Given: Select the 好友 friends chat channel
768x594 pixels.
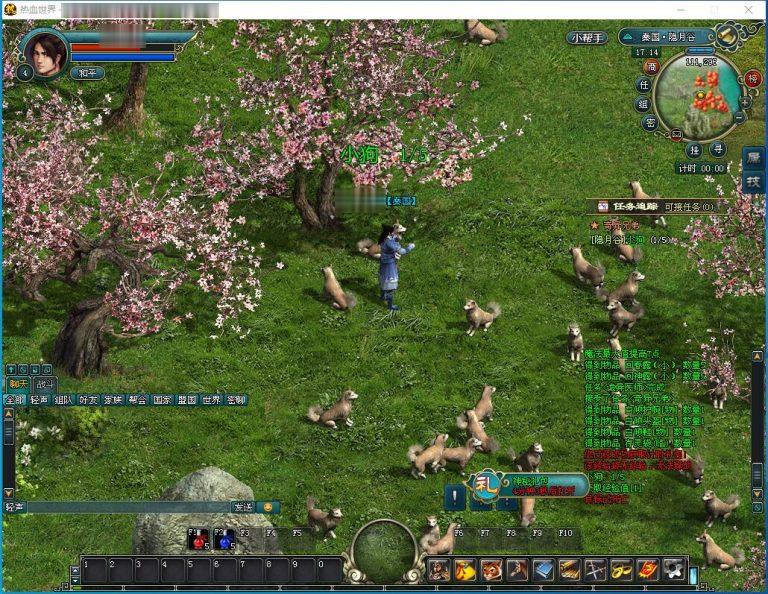Looking at the screenshot, I should point(88,400).
